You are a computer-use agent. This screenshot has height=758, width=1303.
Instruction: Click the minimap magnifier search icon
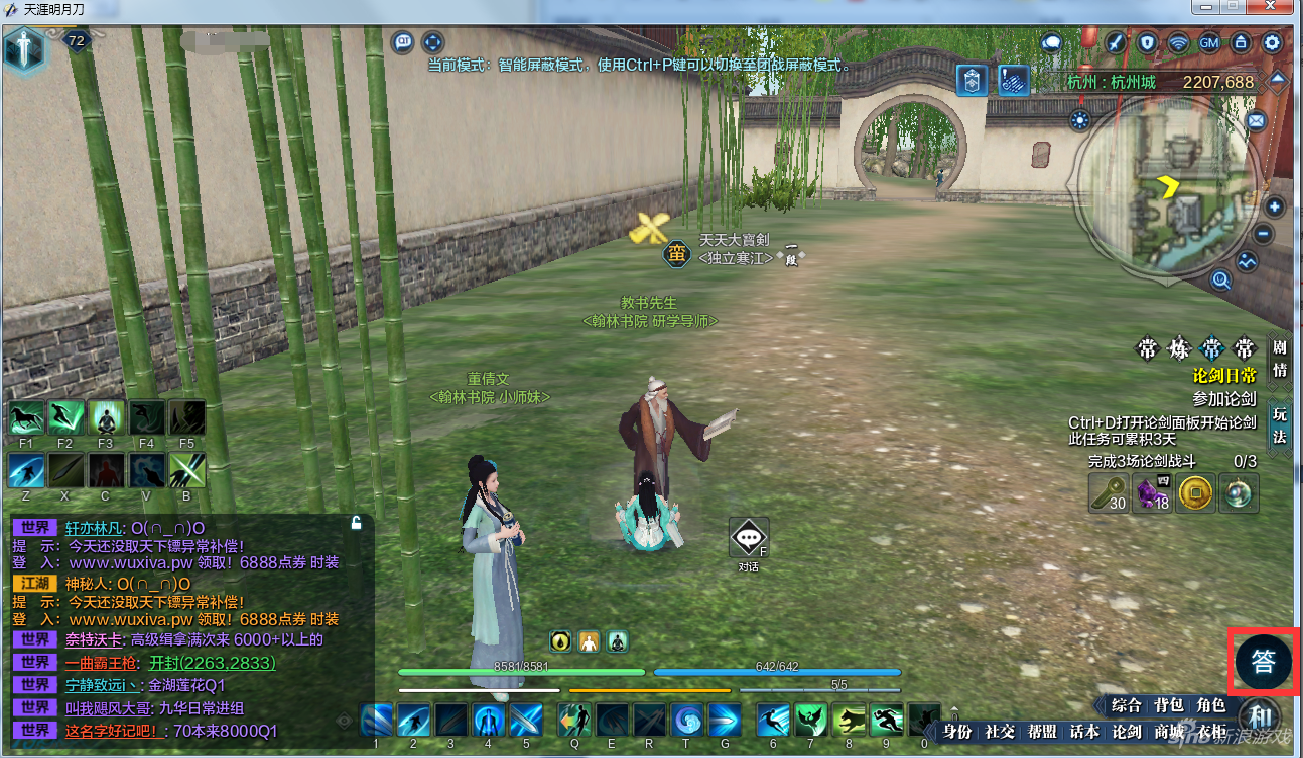point(1221,280)
